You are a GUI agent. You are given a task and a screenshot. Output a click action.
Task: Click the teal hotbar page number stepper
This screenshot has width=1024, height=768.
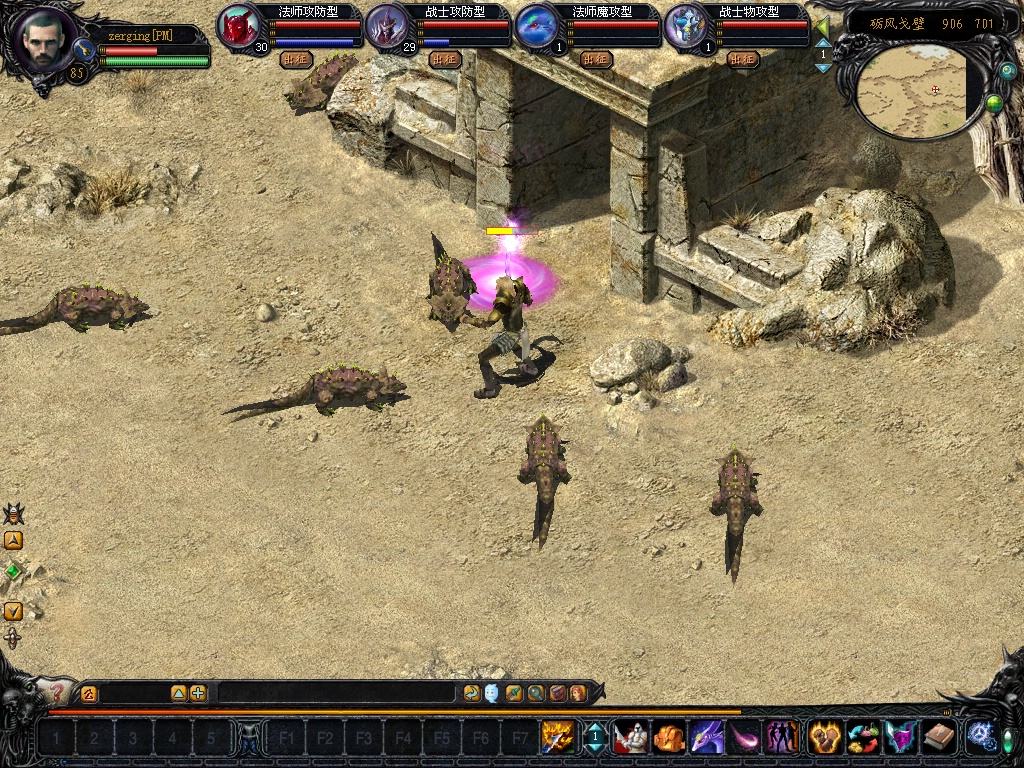coord(594,738)
